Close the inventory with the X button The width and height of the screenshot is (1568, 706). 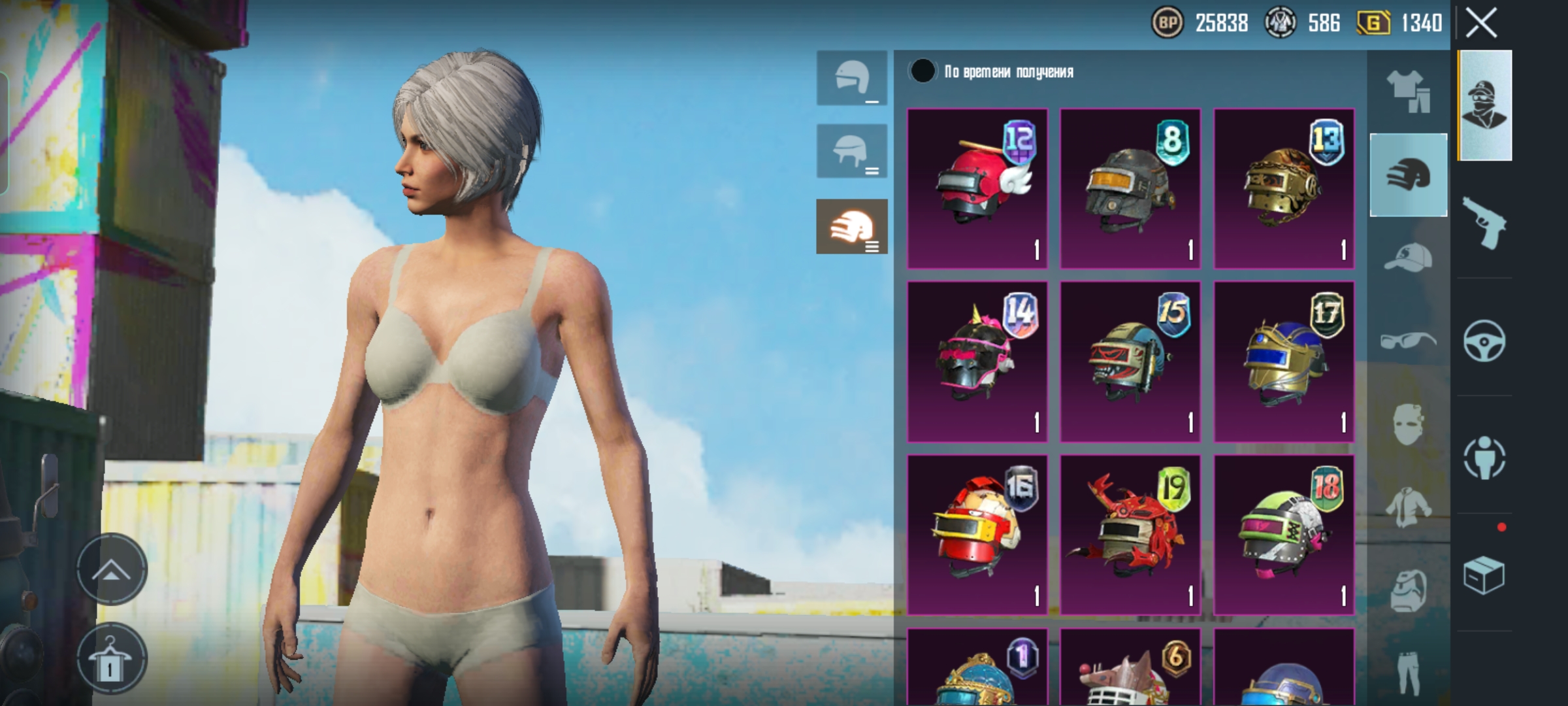click(1481, 24)
